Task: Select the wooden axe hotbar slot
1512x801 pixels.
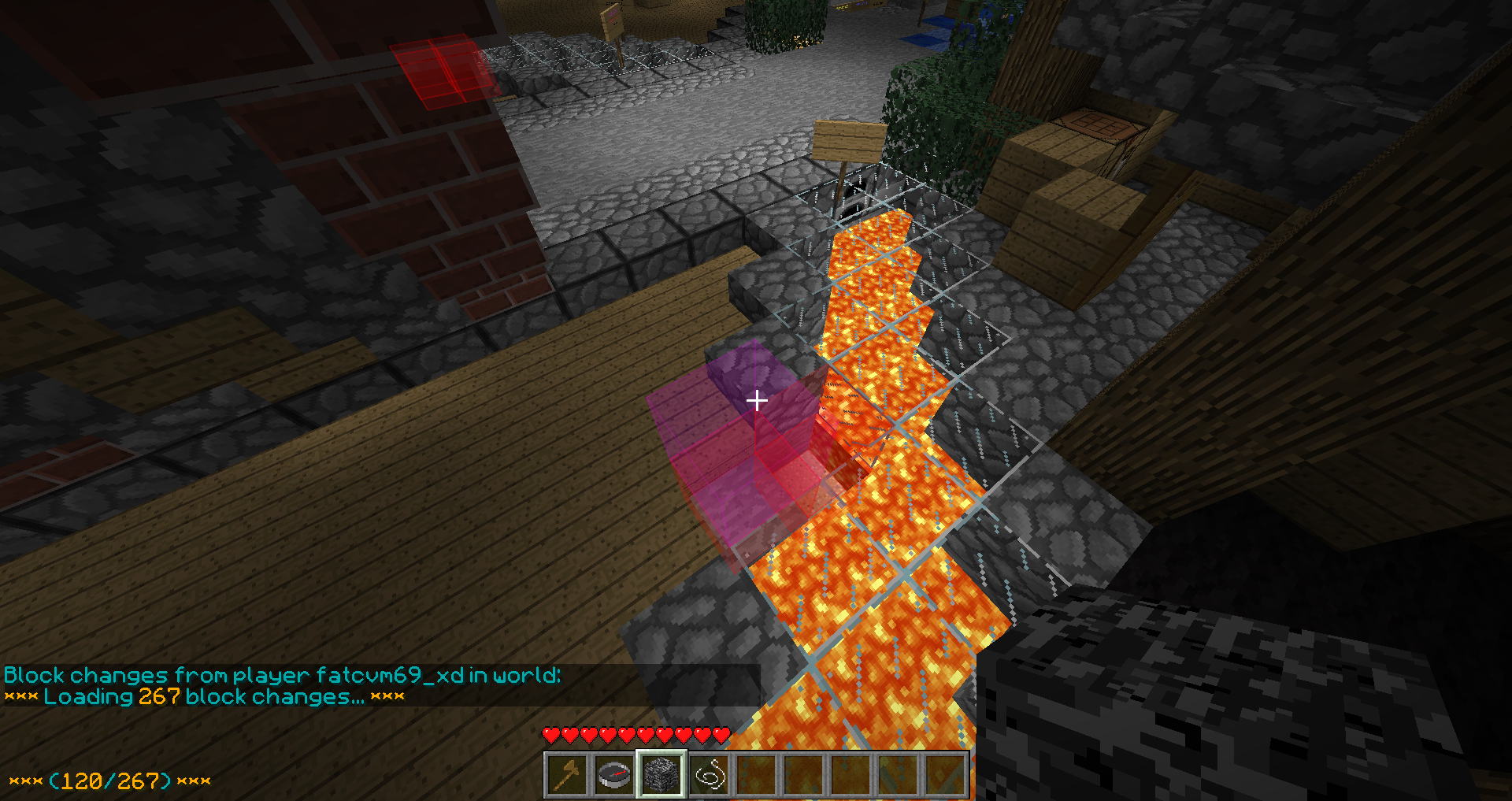Action: (567, 775)
